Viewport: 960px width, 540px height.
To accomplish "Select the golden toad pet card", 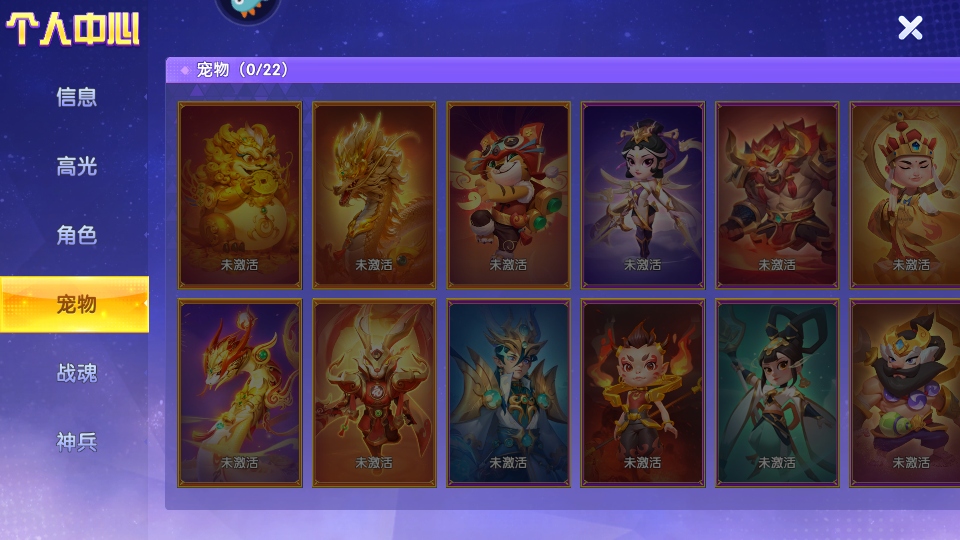I will click(240, 194).
